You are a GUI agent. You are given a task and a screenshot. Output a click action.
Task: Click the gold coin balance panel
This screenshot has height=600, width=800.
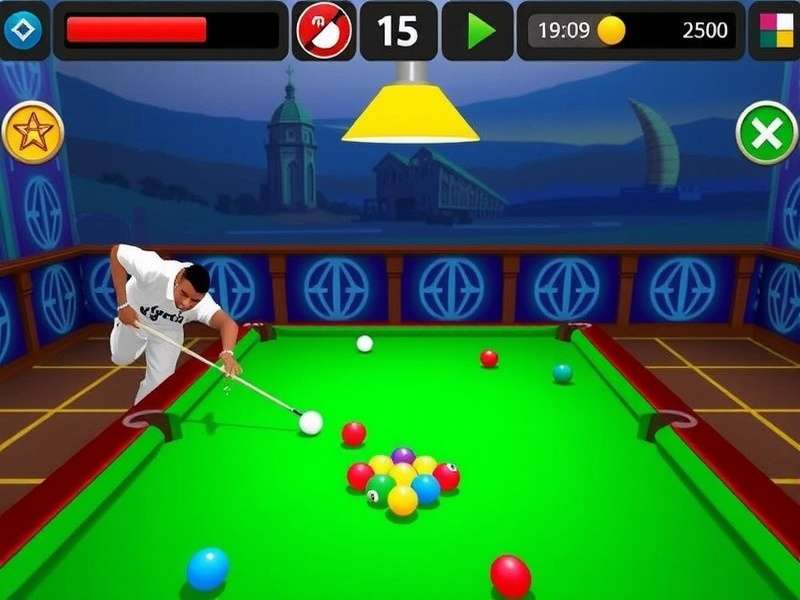click(632, 30)
